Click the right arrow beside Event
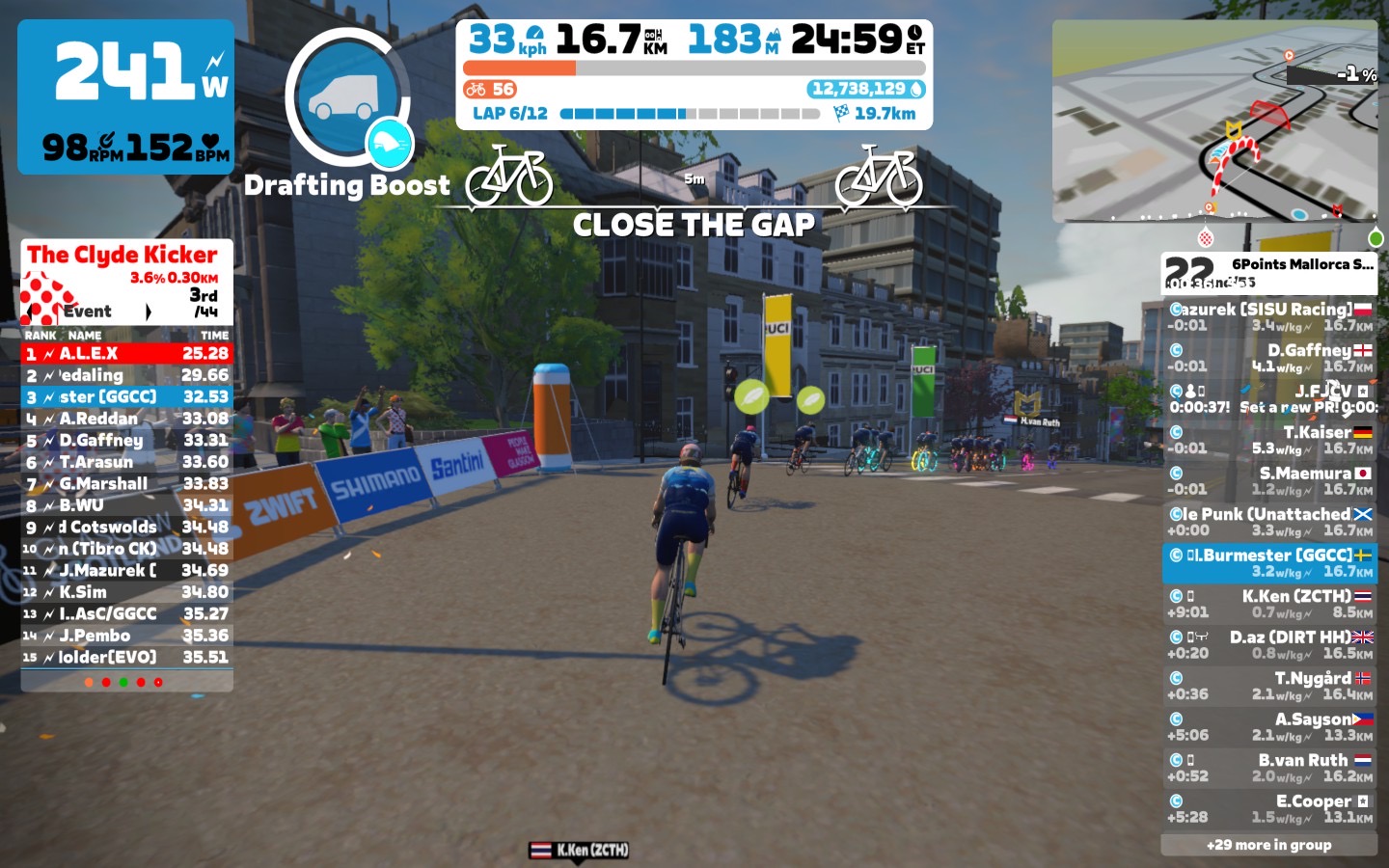Image resolution: width=1389 pixels, height=868 pixels. pos(148,312)
